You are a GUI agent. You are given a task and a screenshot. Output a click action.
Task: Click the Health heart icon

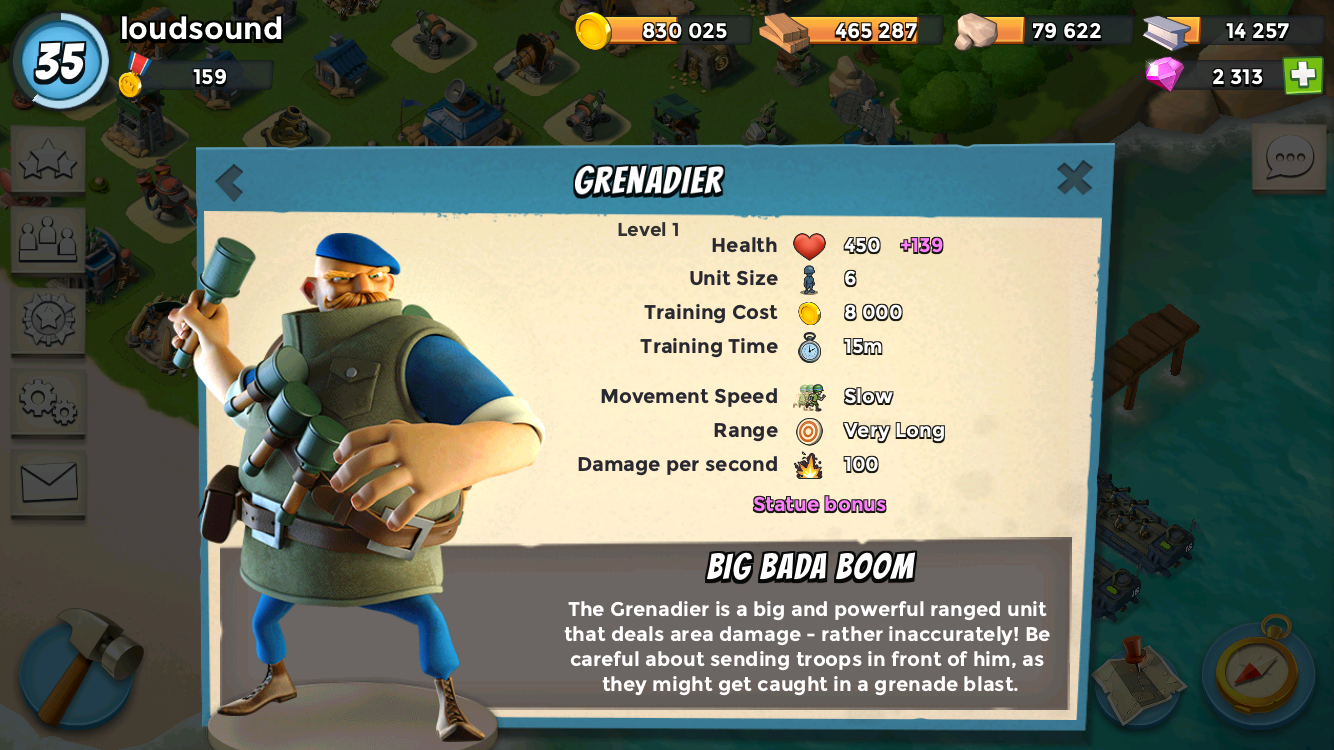tap(810, 244)
